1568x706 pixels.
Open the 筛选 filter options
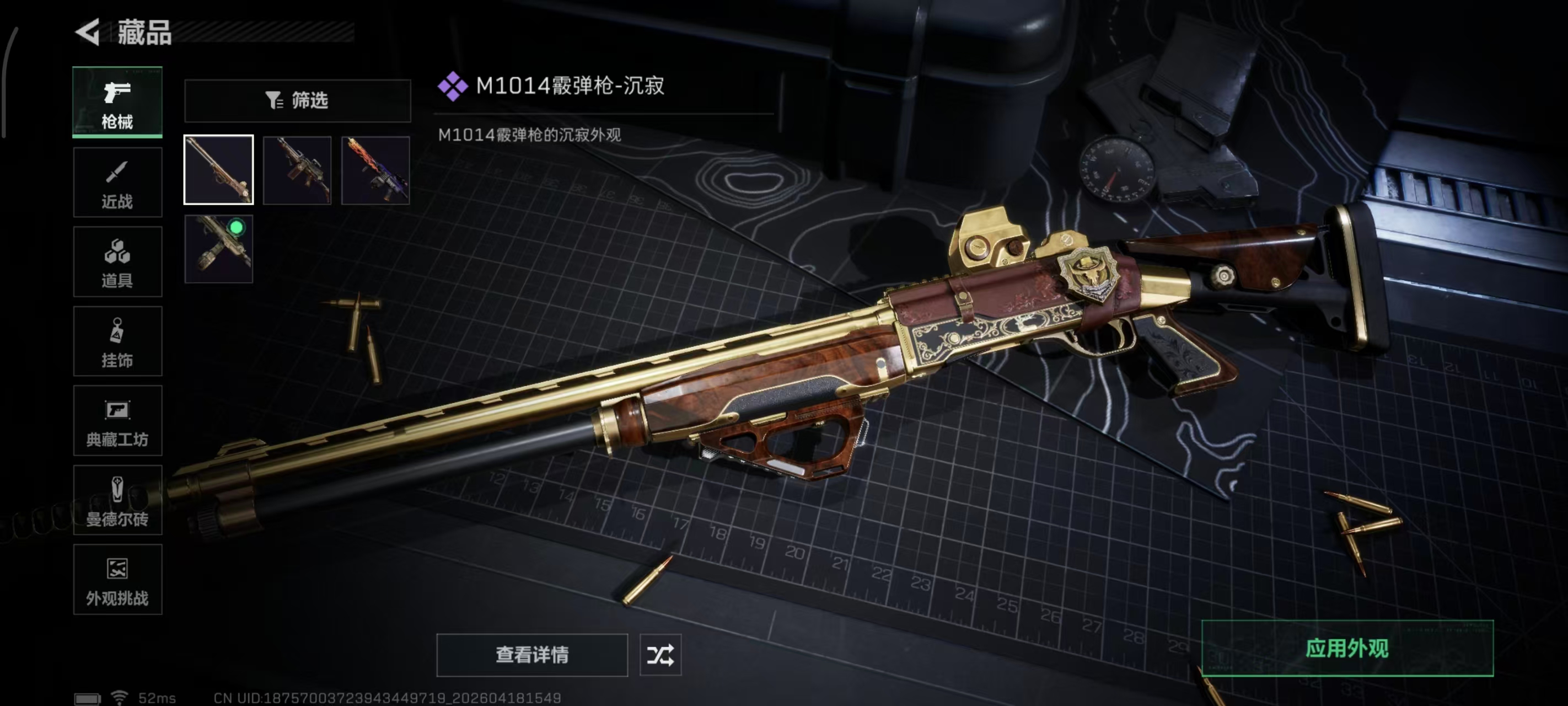pos(298,100)
